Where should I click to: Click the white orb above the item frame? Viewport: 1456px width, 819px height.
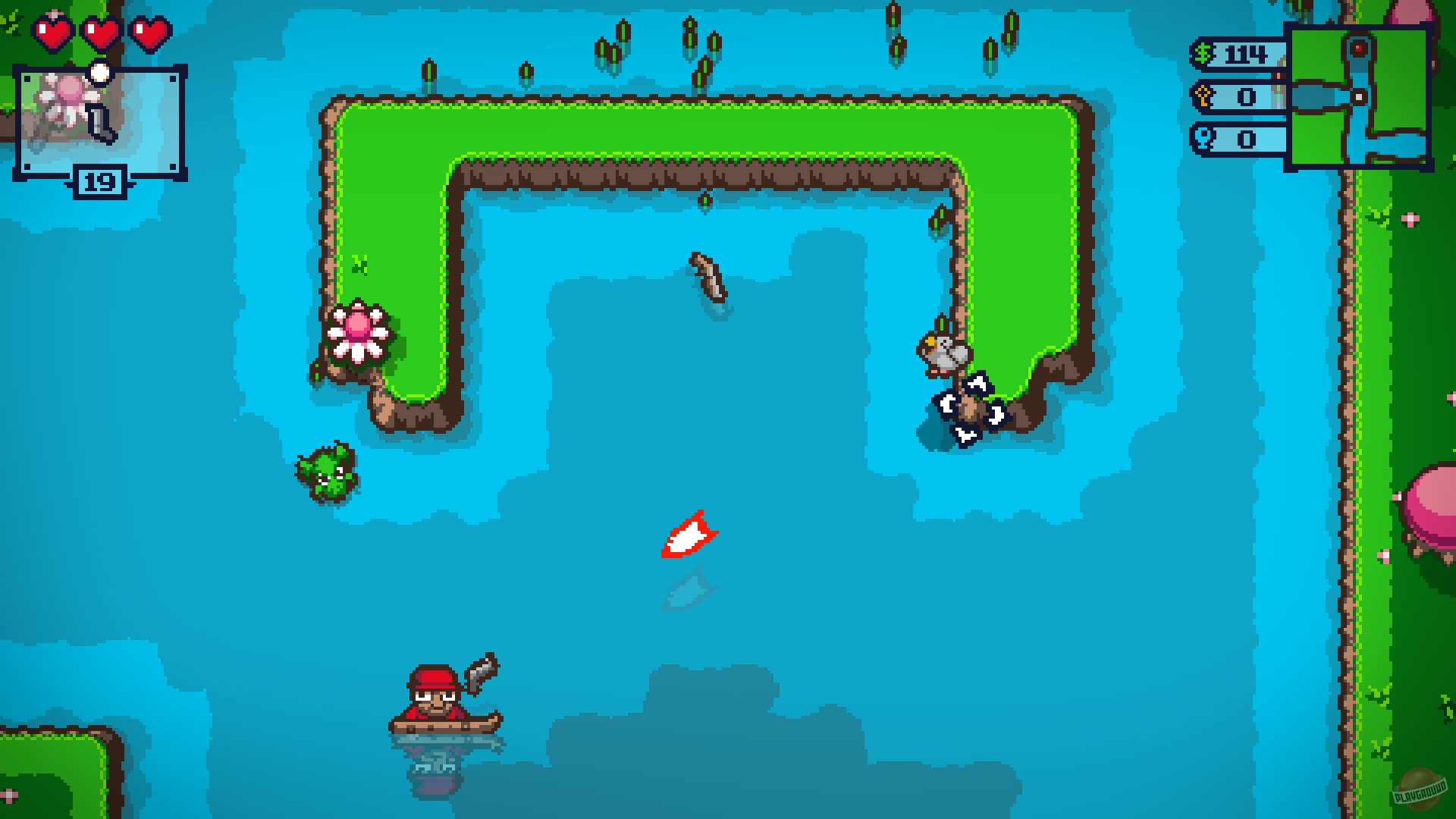(x=99, y=73)
